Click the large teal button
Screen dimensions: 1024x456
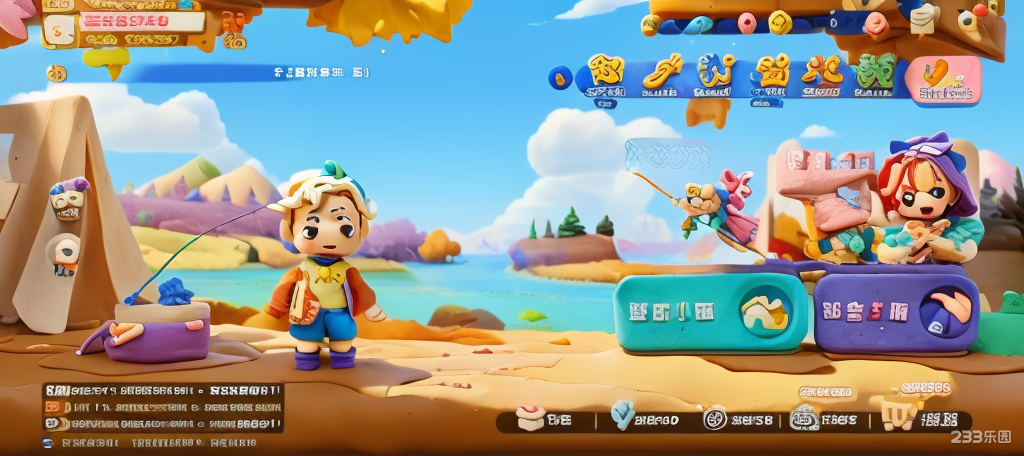711,313
